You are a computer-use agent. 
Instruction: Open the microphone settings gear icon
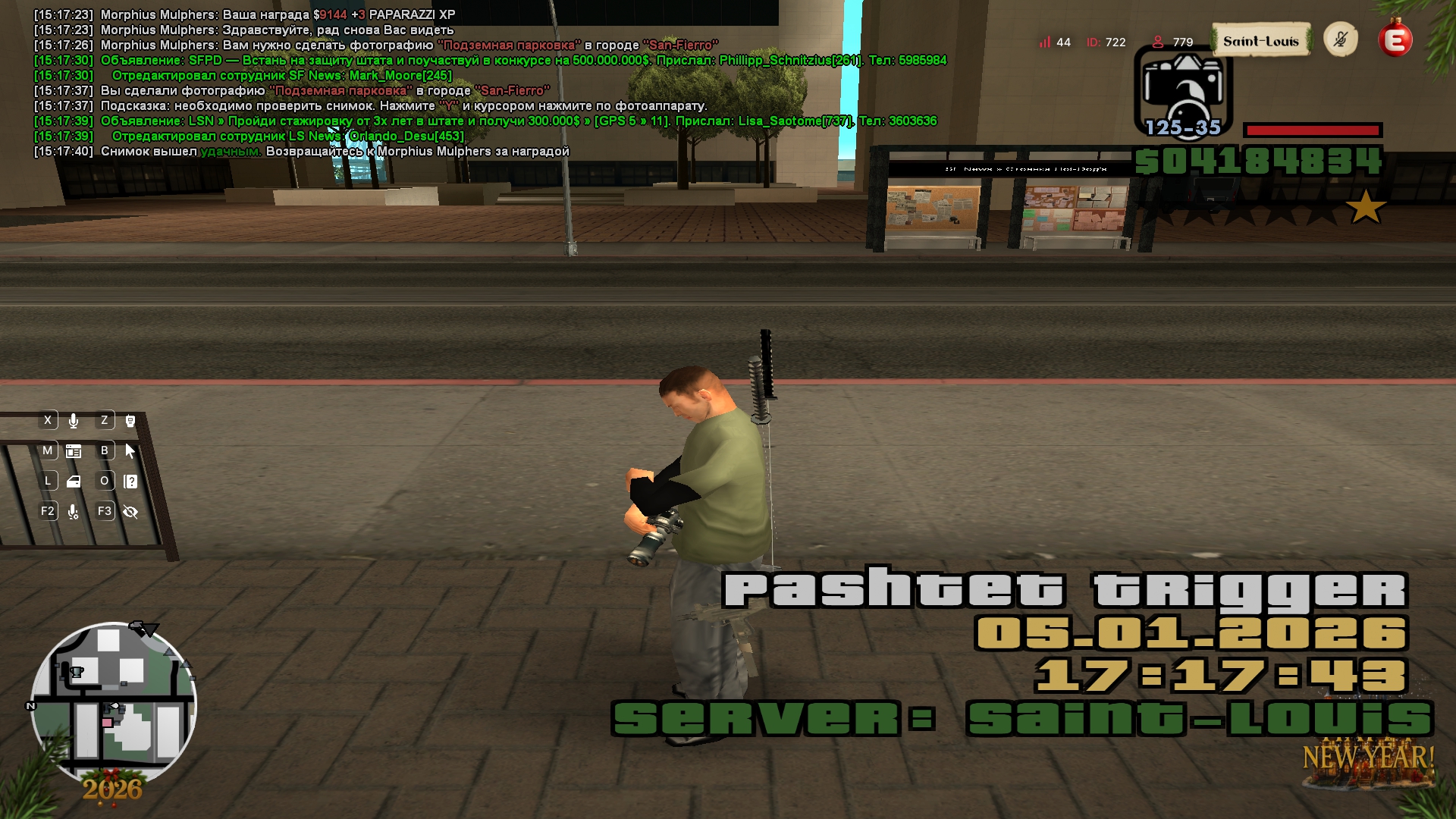point(74,512)
